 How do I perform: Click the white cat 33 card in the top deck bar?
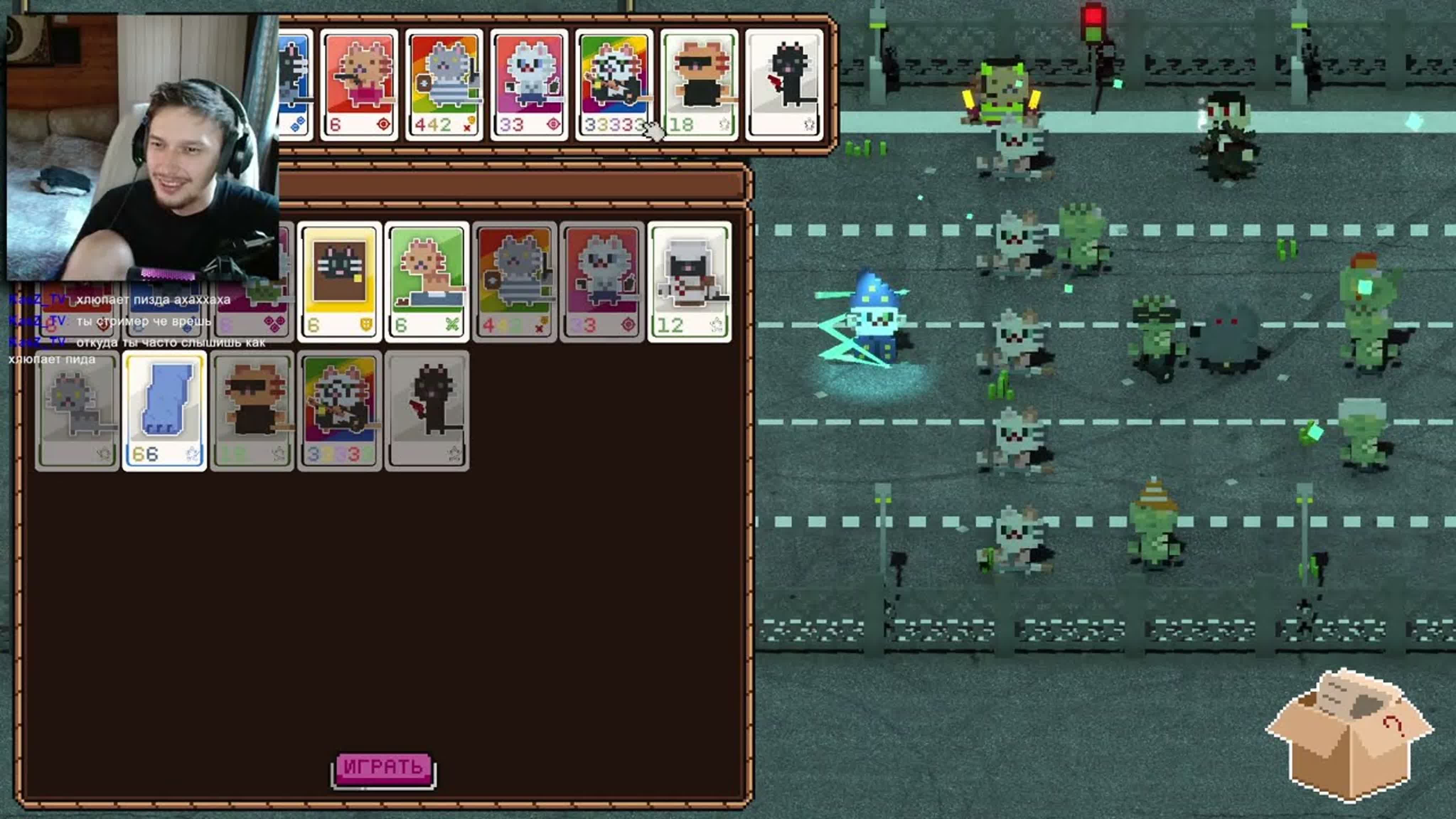coord(530,84)
